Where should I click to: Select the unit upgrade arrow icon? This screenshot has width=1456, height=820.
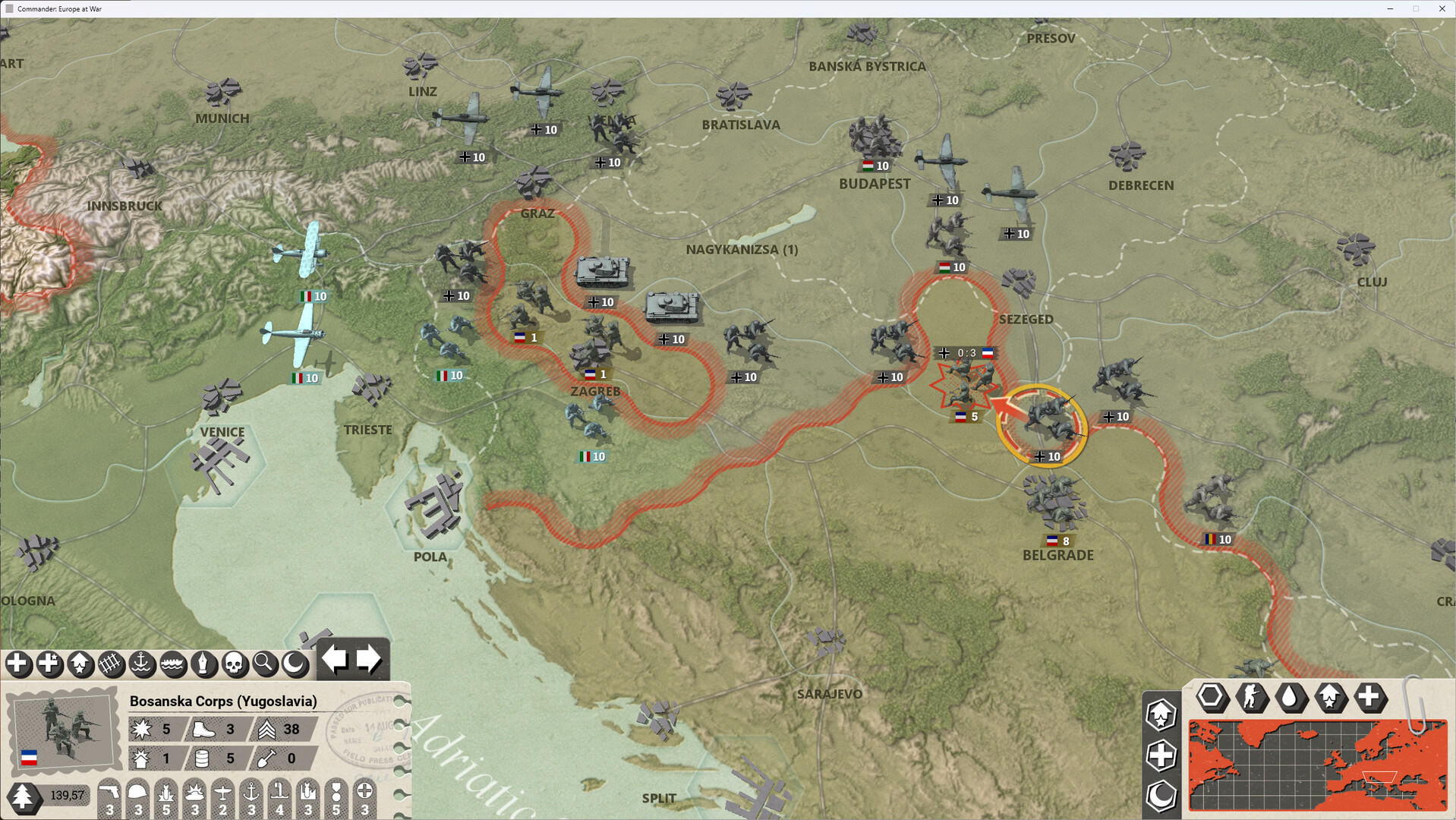[x=80, y=664]
